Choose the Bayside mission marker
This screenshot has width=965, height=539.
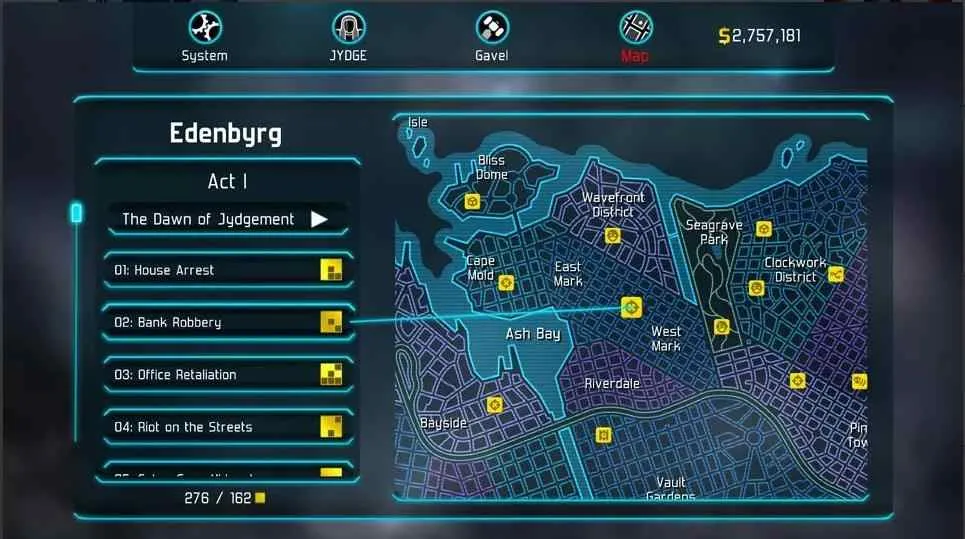(x=493, y=405)
